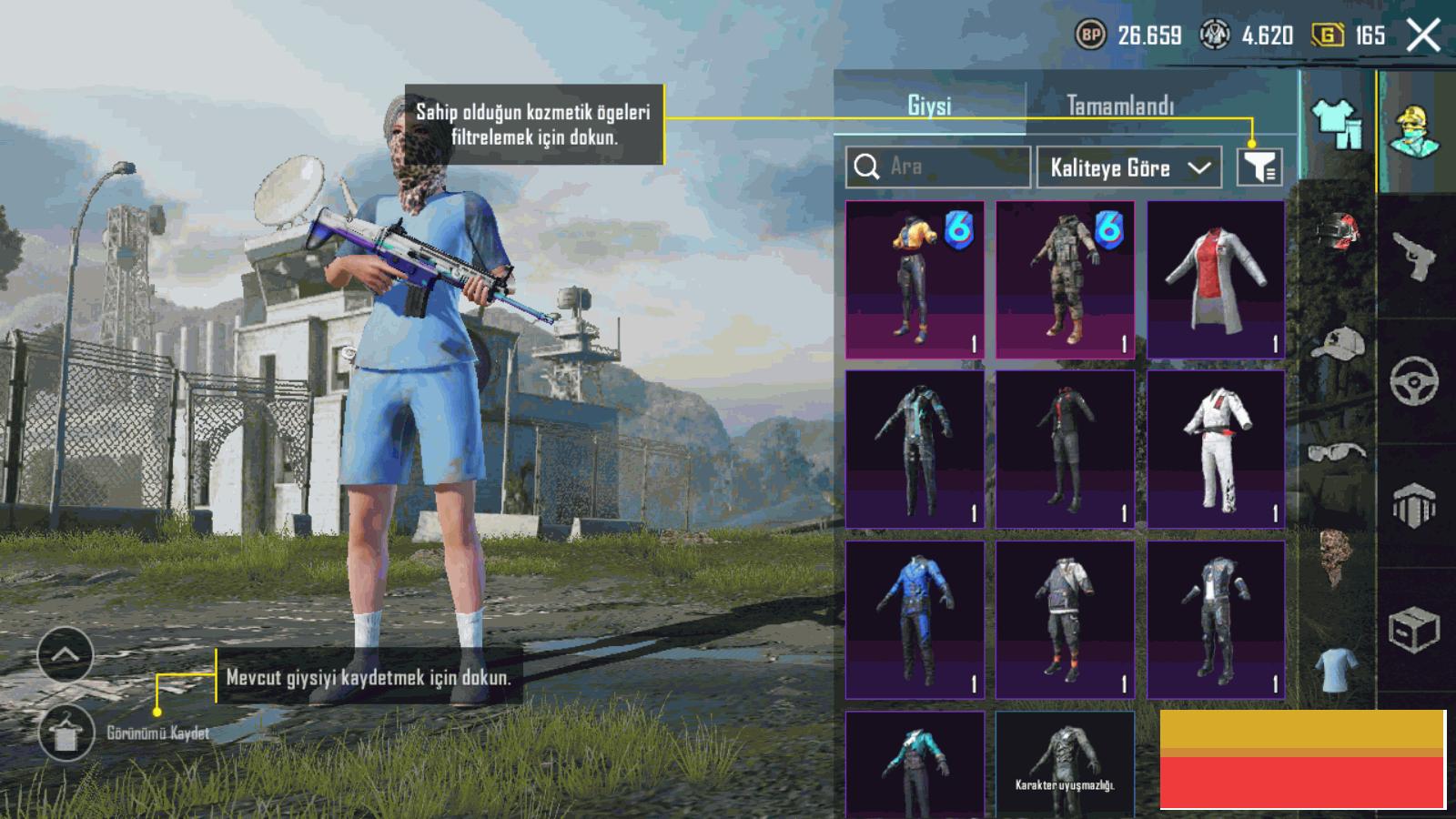Show the baseball cap category
Image resolution: width=1456 pixels, height=819 pixels.
[x=1337, y=346]
